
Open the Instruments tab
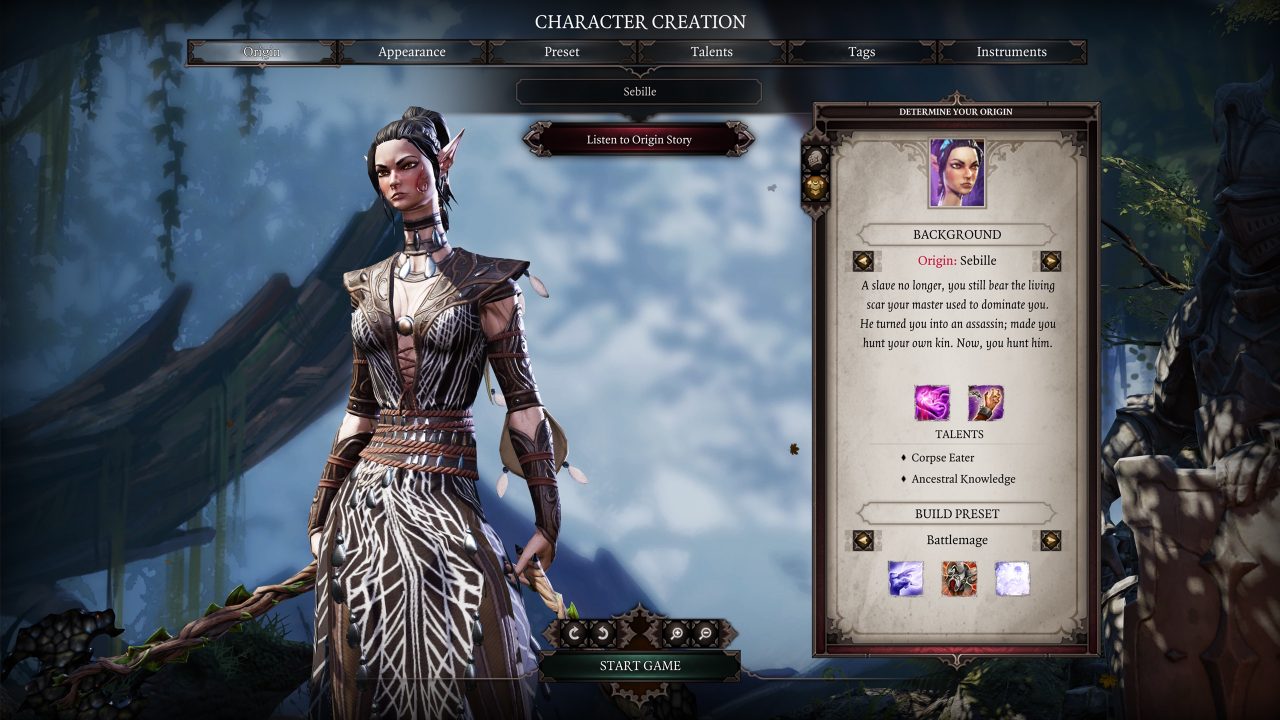point(1011,52)
